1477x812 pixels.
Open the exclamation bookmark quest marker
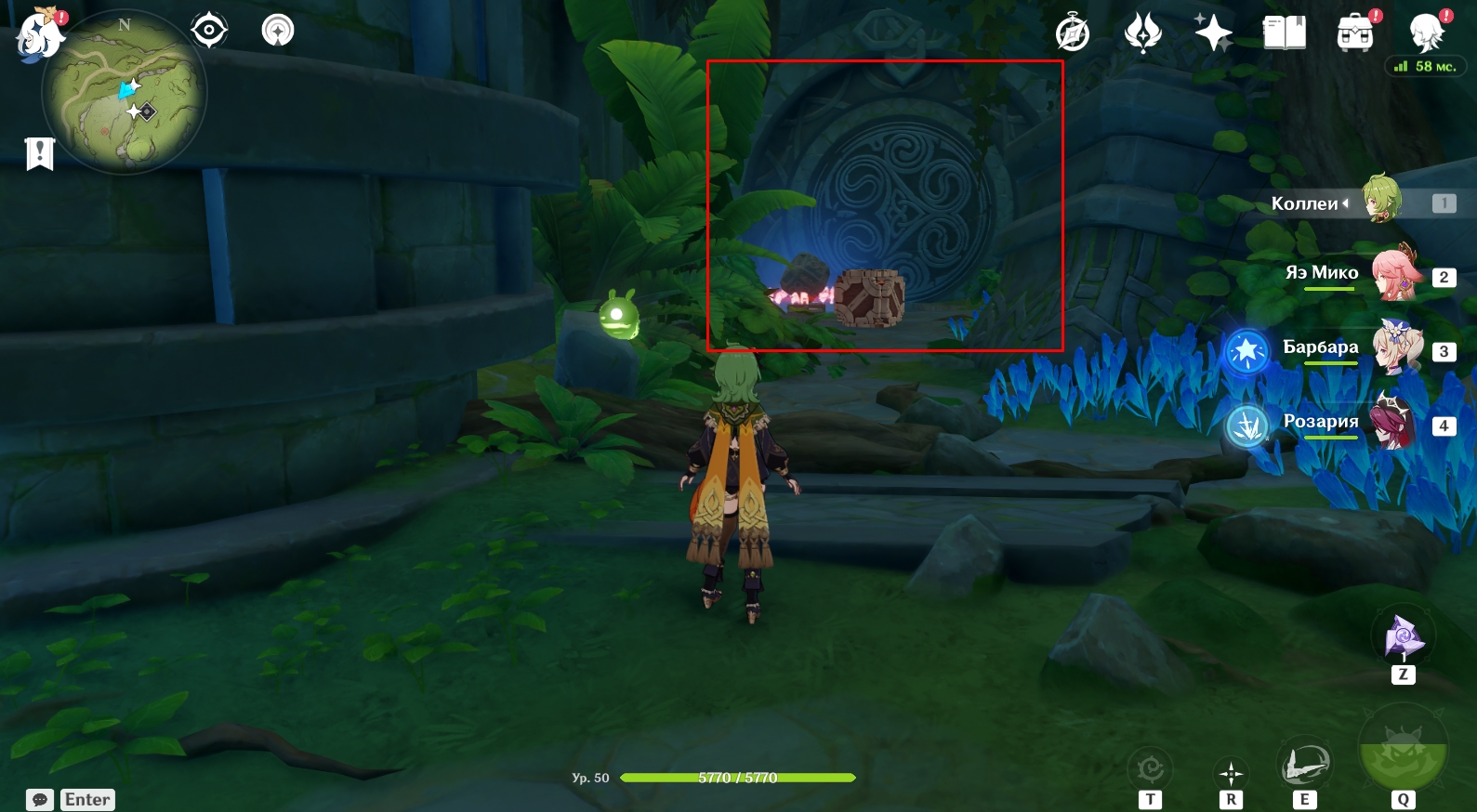[x=40, y=154]
